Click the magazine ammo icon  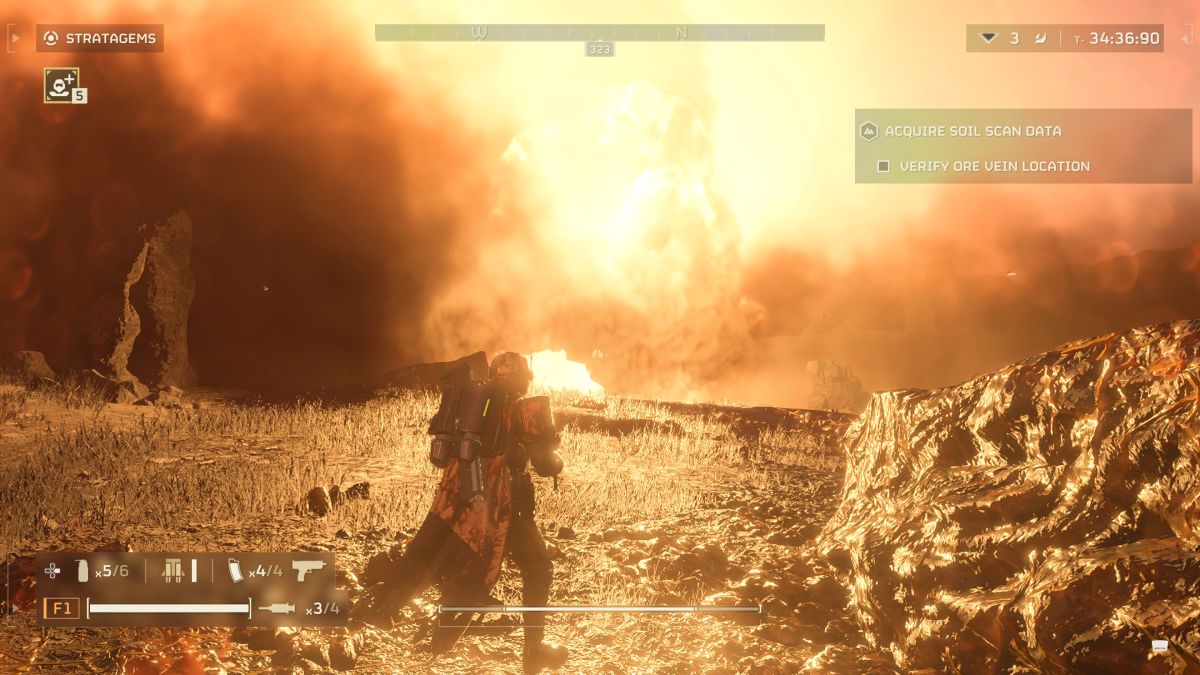click(x=236, y=571)
